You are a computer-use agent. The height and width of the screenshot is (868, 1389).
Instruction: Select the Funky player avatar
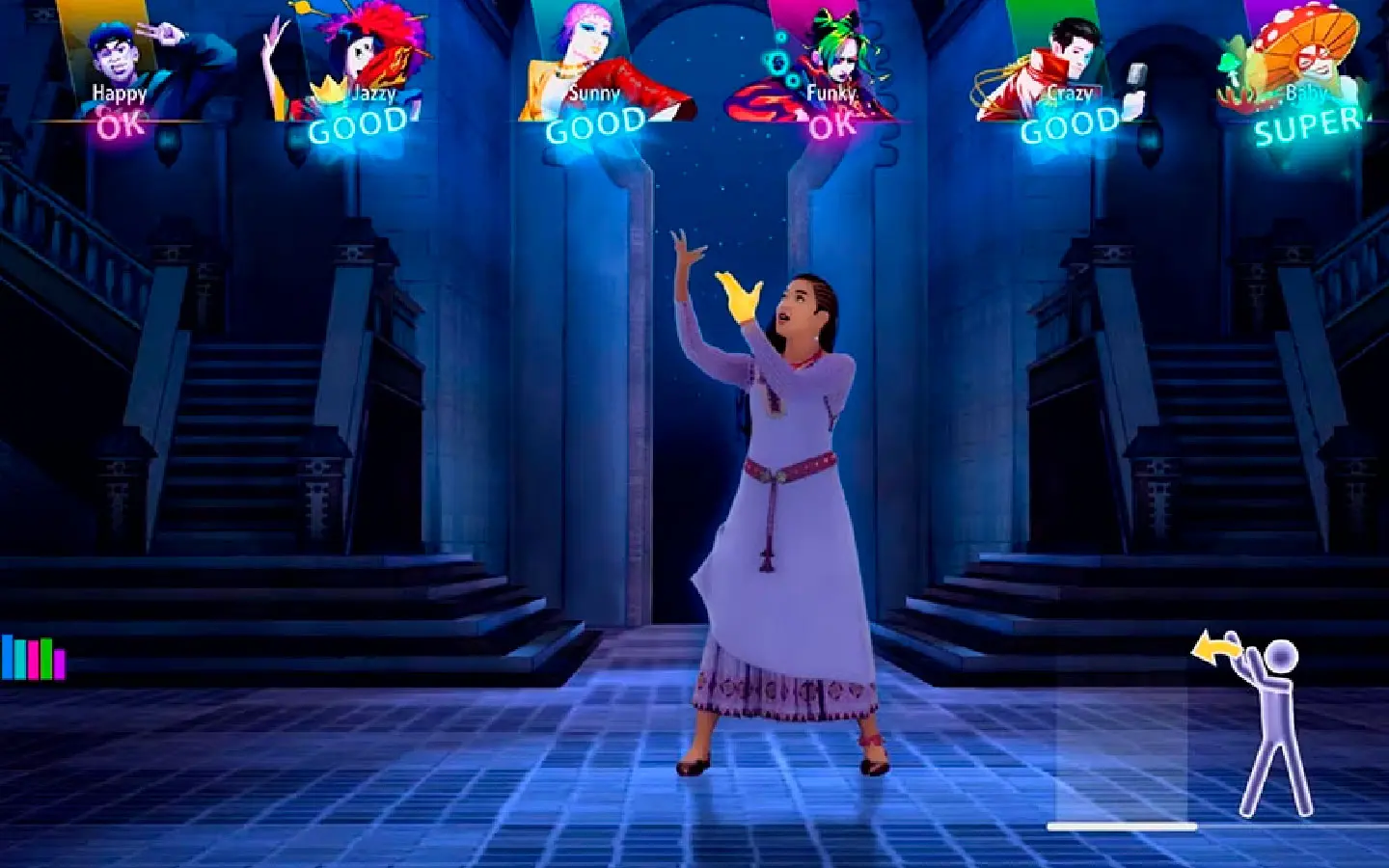point(830,53)
